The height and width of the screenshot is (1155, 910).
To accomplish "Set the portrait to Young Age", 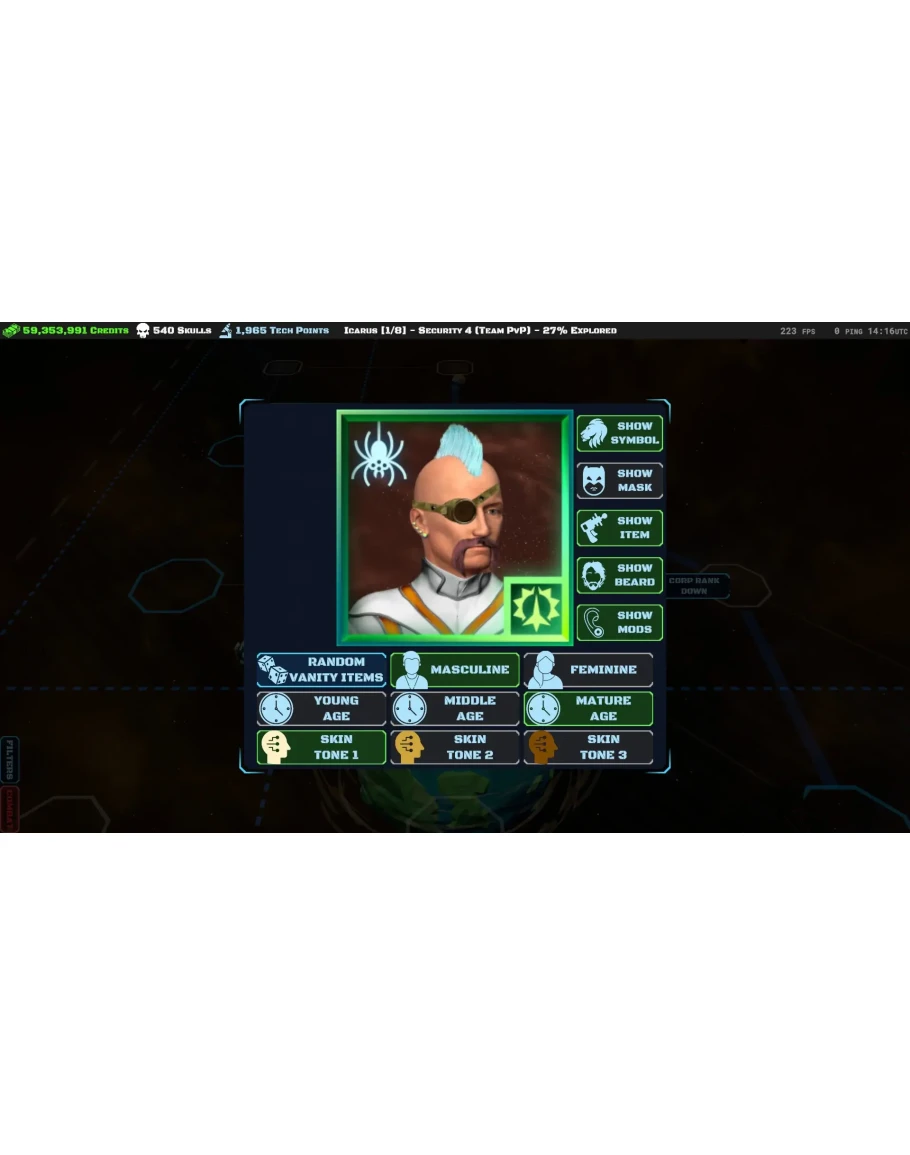I will click(x=322, y=709).
